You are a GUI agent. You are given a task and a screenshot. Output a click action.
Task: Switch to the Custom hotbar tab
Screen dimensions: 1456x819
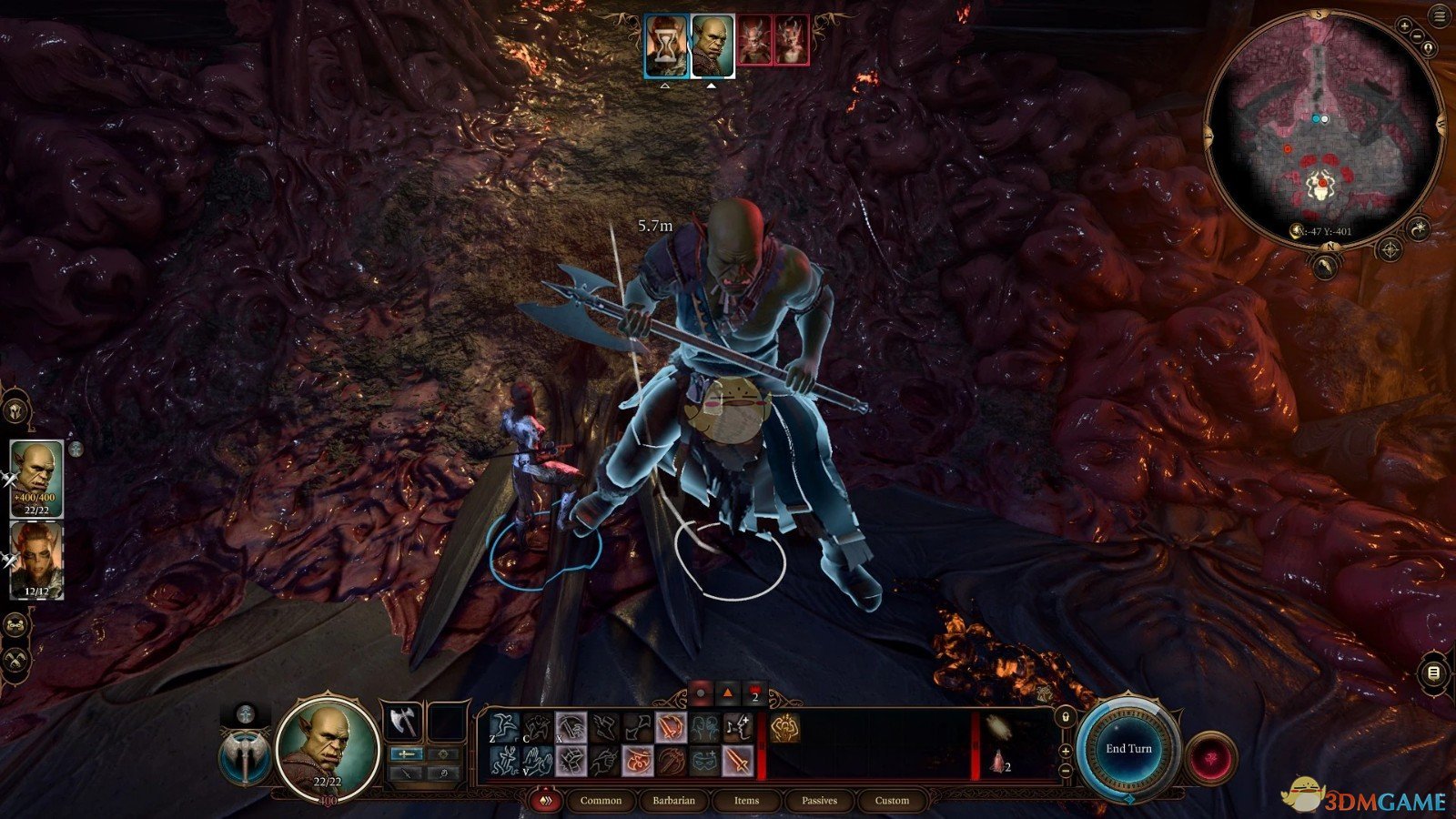892,801
